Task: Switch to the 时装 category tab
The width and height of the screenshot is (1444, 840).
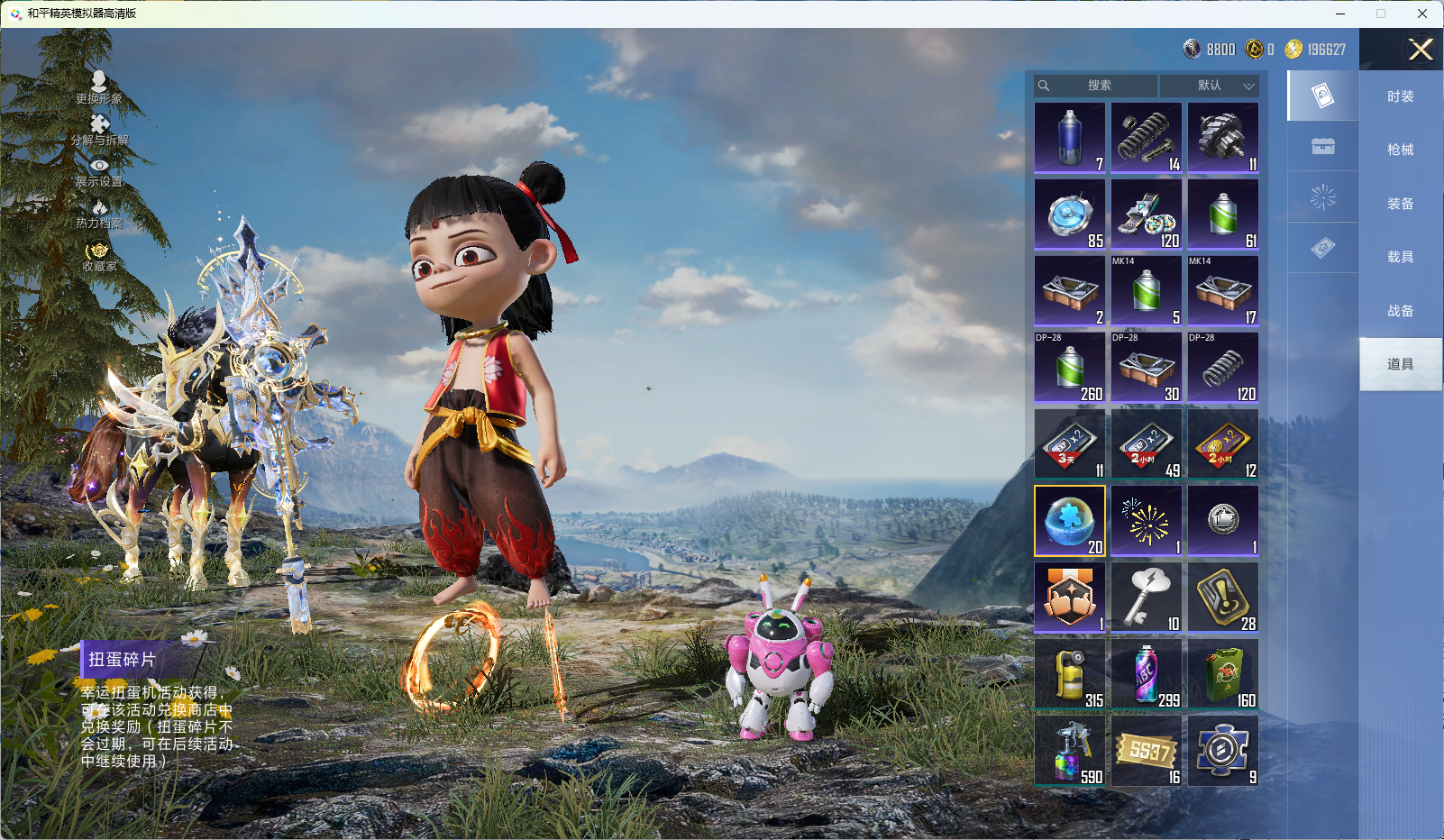Action: coord(1400,96)
